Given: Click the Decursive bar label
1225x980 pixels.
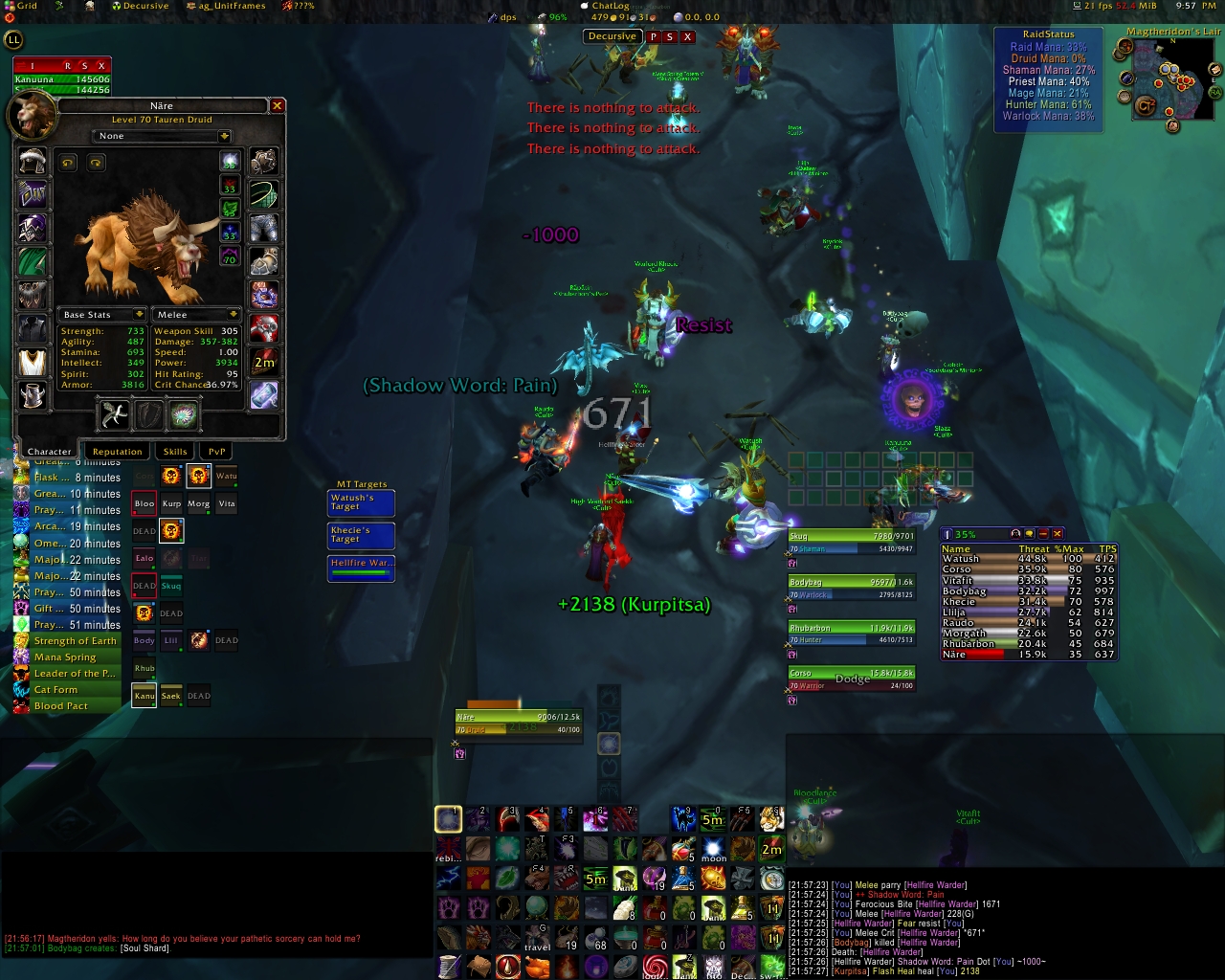Looking at the screenshot, I should coord(612,36).
